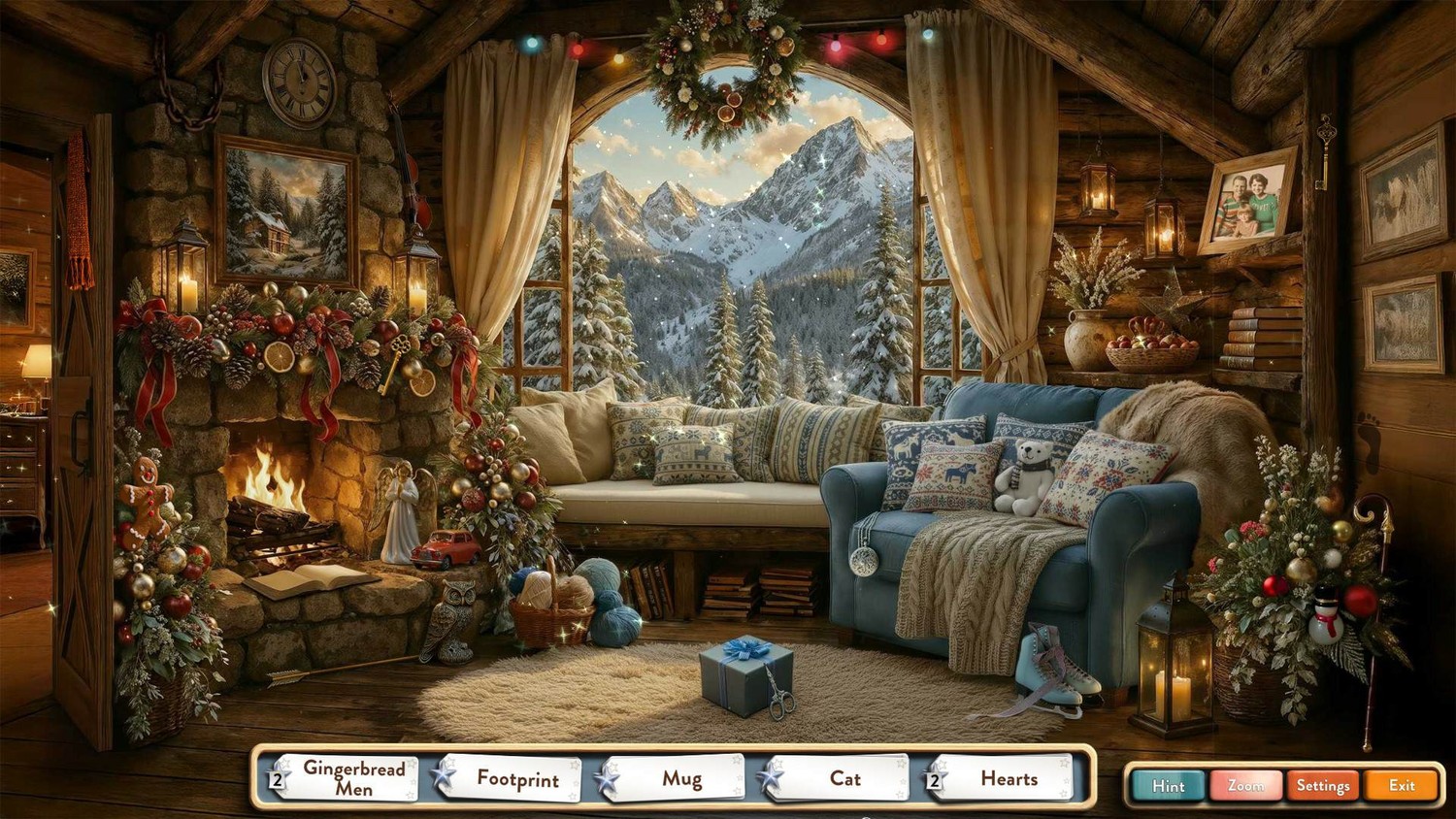Select the Hearts list entry
This screenshot has height=819, width=1456.
(1009, 778)
